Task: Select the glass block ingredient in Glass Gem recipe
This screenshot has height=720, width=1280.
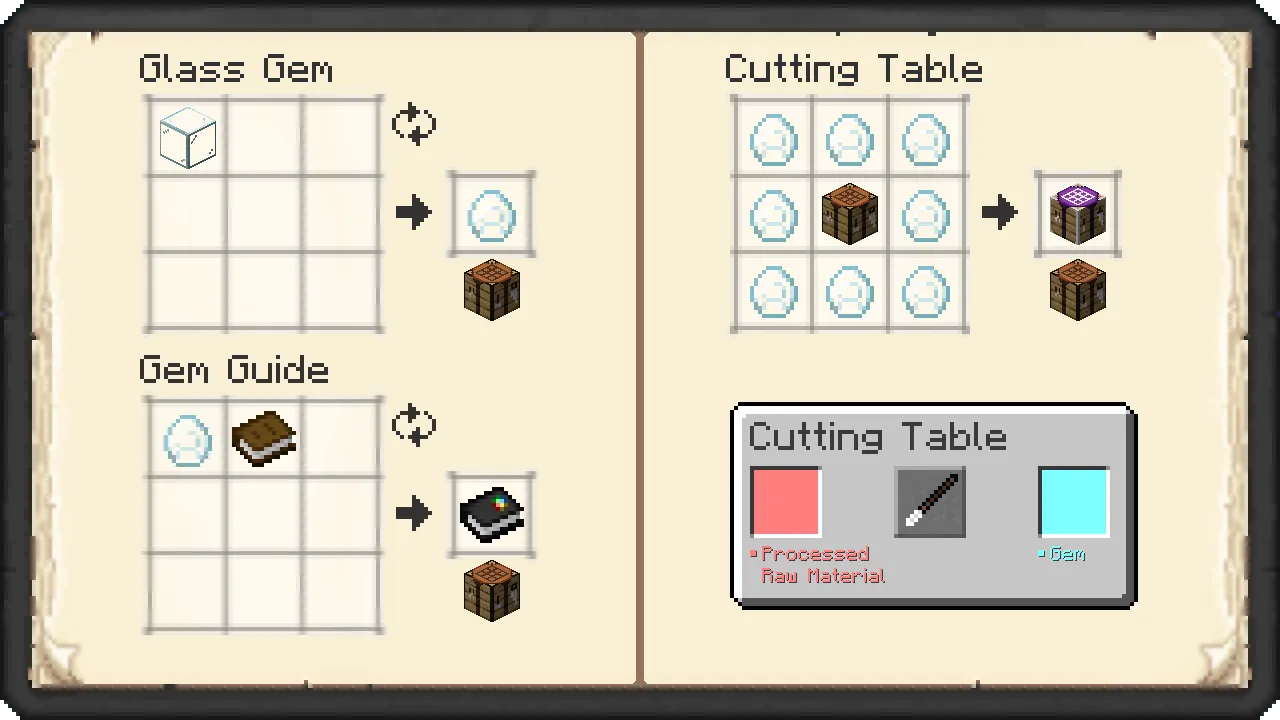Action: 186,137
